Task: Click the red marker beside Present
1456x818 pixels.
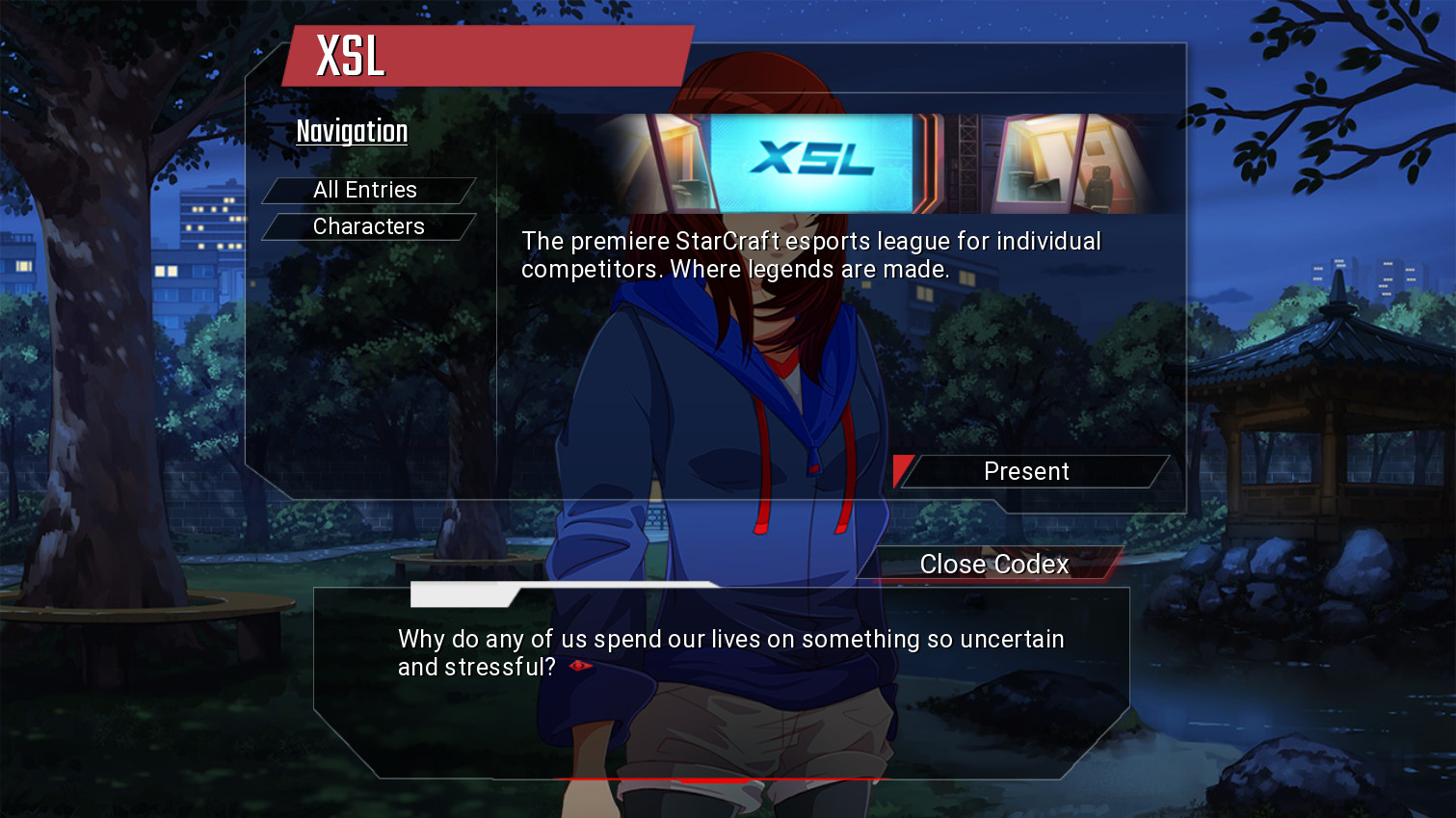Action: pos(903,471)
